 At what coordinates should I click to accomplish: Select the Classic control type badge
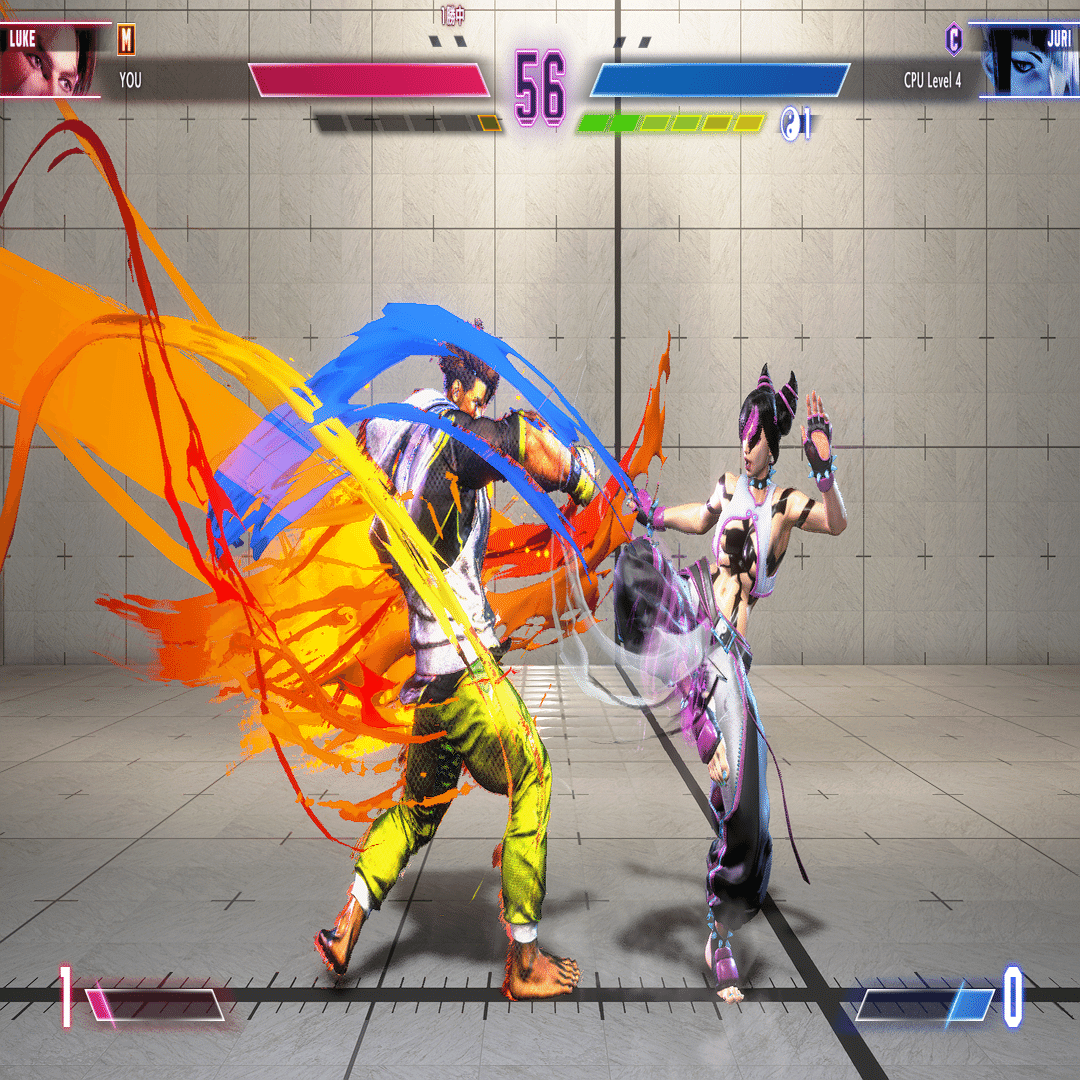point(954,39)
